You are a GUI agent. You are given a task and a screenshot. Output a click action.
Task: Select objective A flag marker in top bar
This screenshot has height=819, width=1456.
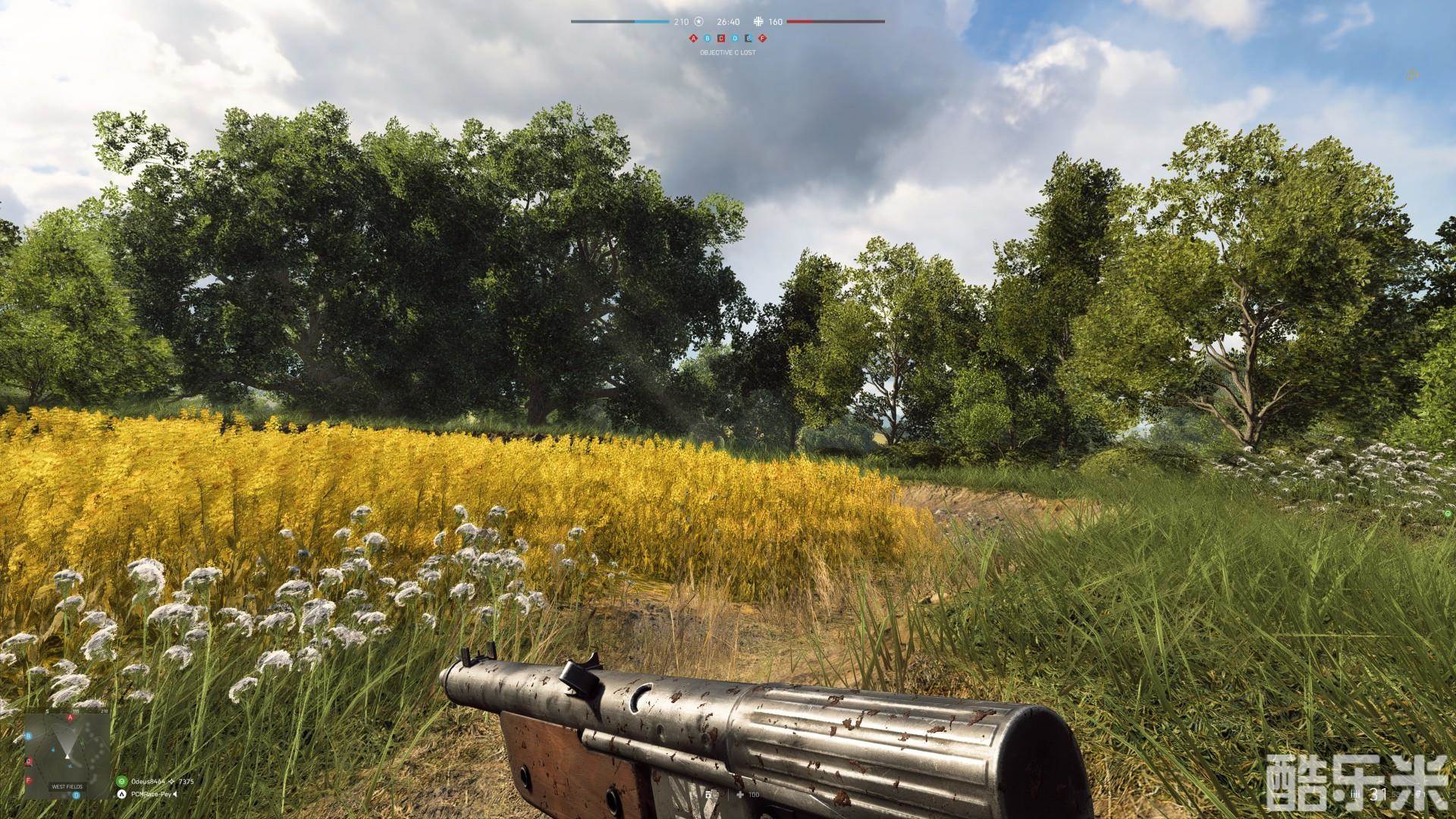[693, 38]
